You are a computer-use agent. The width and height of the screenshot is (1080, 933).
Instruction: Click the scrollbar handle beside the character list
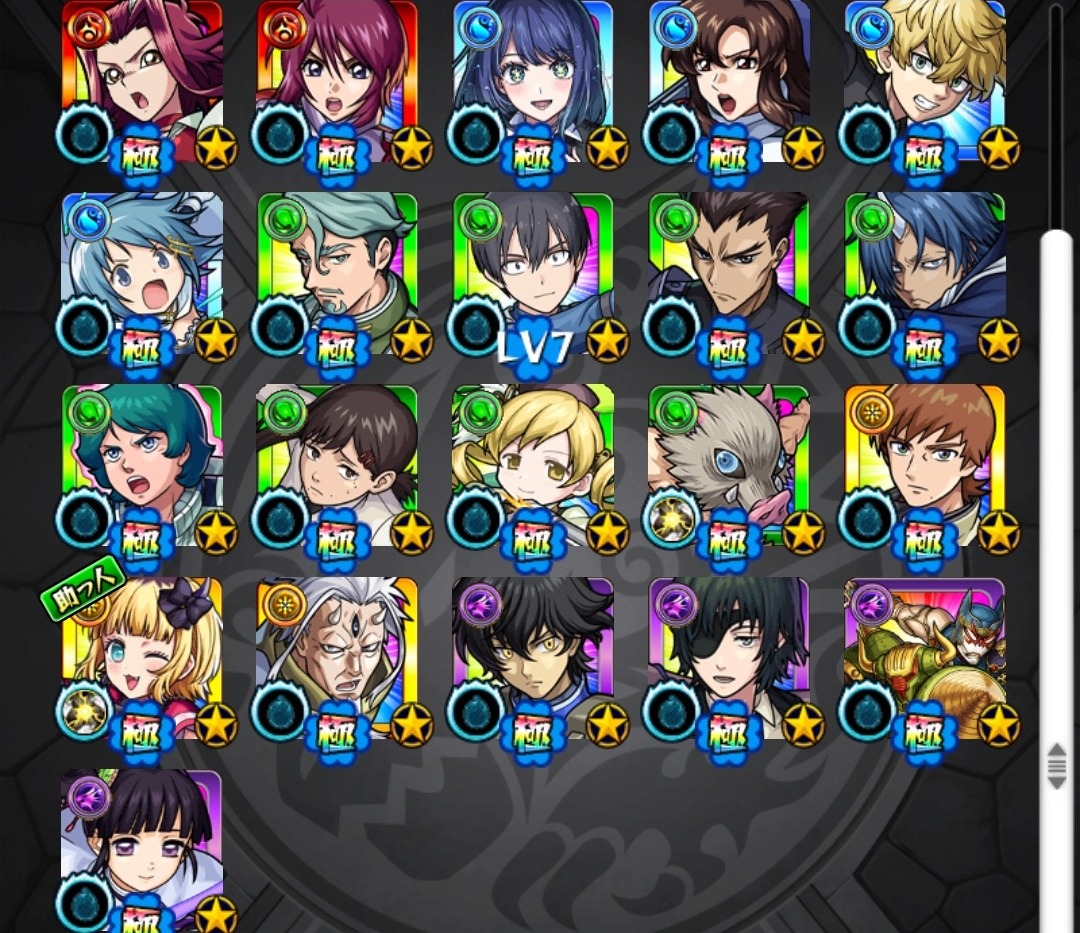tap(1056, 764)
